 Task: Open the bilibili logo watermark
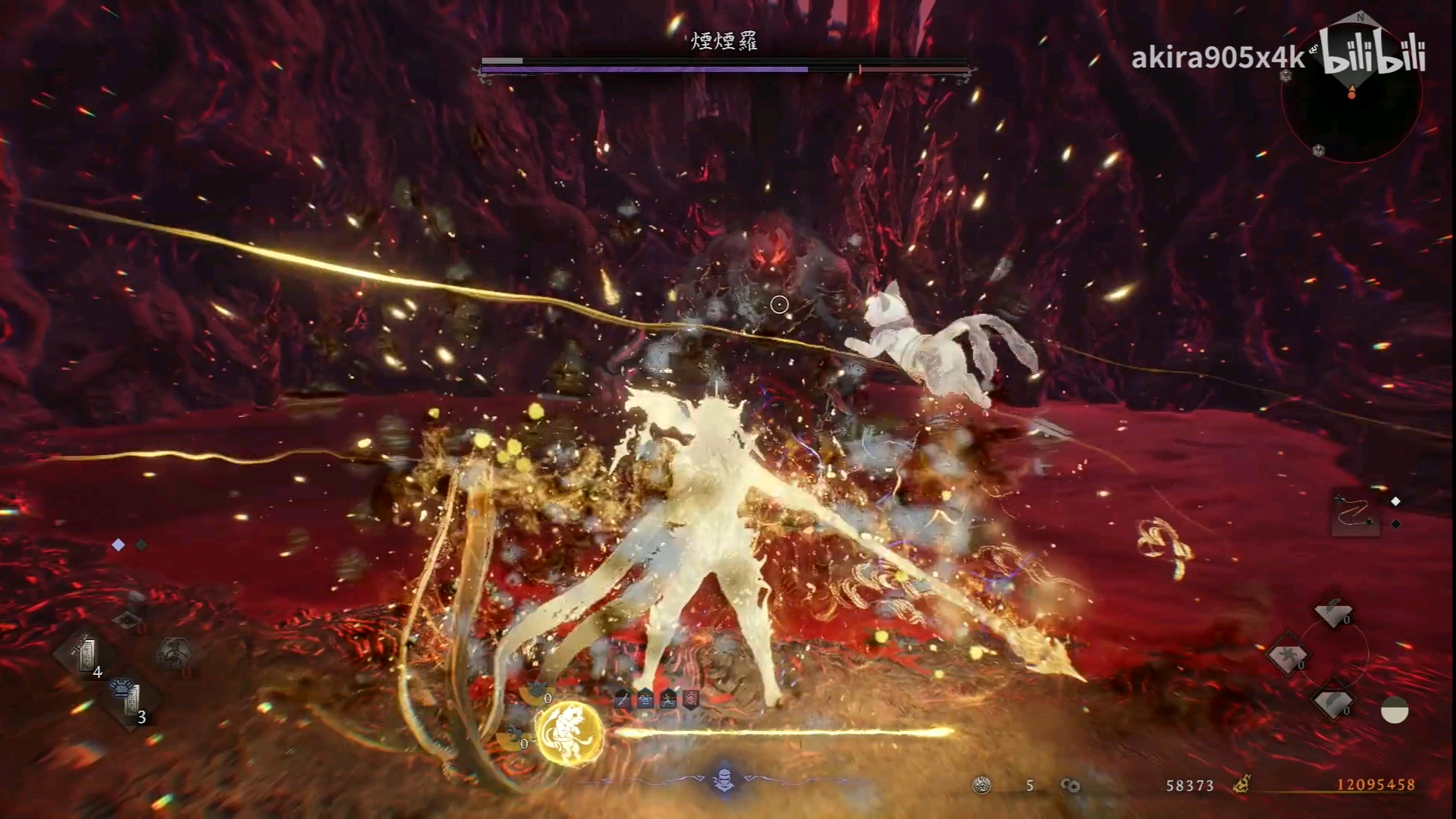(1373, 55)
